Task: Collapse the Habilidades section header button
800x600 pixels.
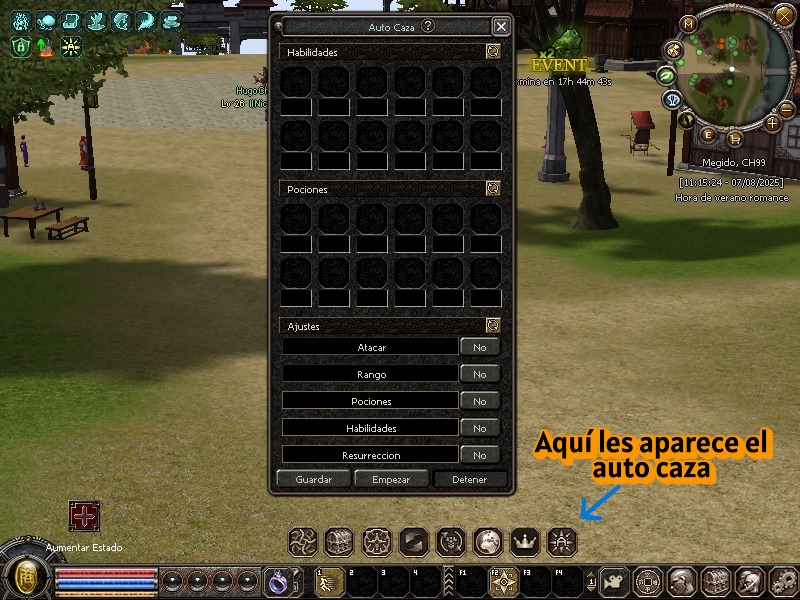Action: (492, 52)
